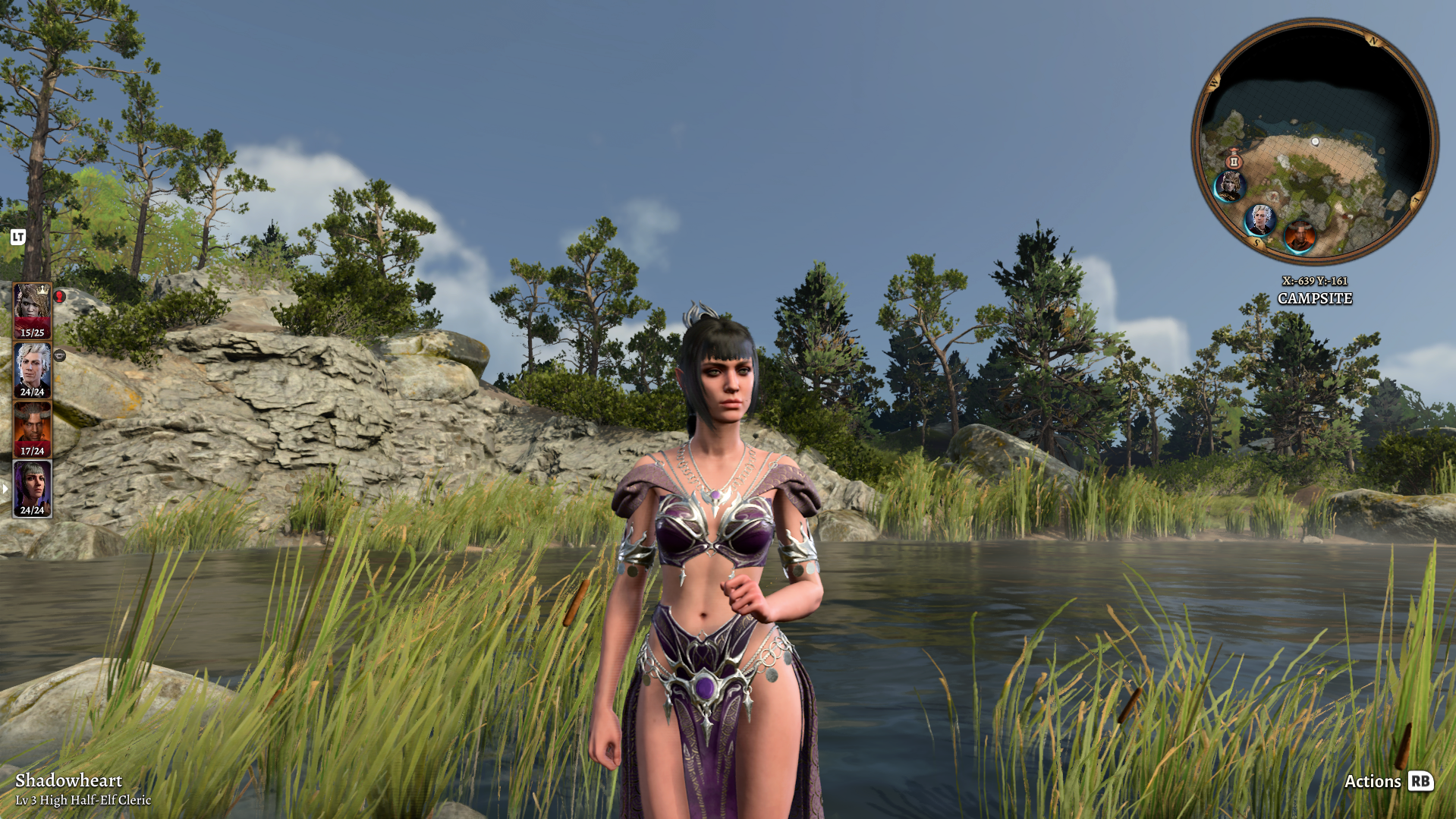Click the X:-639 Y:-161 coordinates text
Viewport: 1456px width, 819px height.
pyautogui.click(x=1314, y=279)
